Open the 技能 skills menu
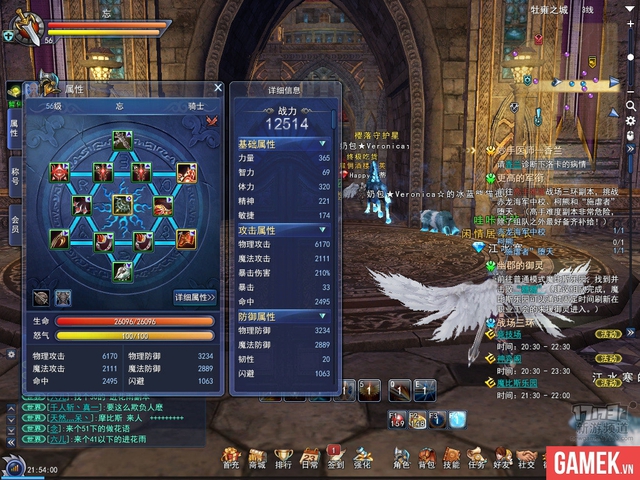The image size is (640, 480). (x=451, y=459)
